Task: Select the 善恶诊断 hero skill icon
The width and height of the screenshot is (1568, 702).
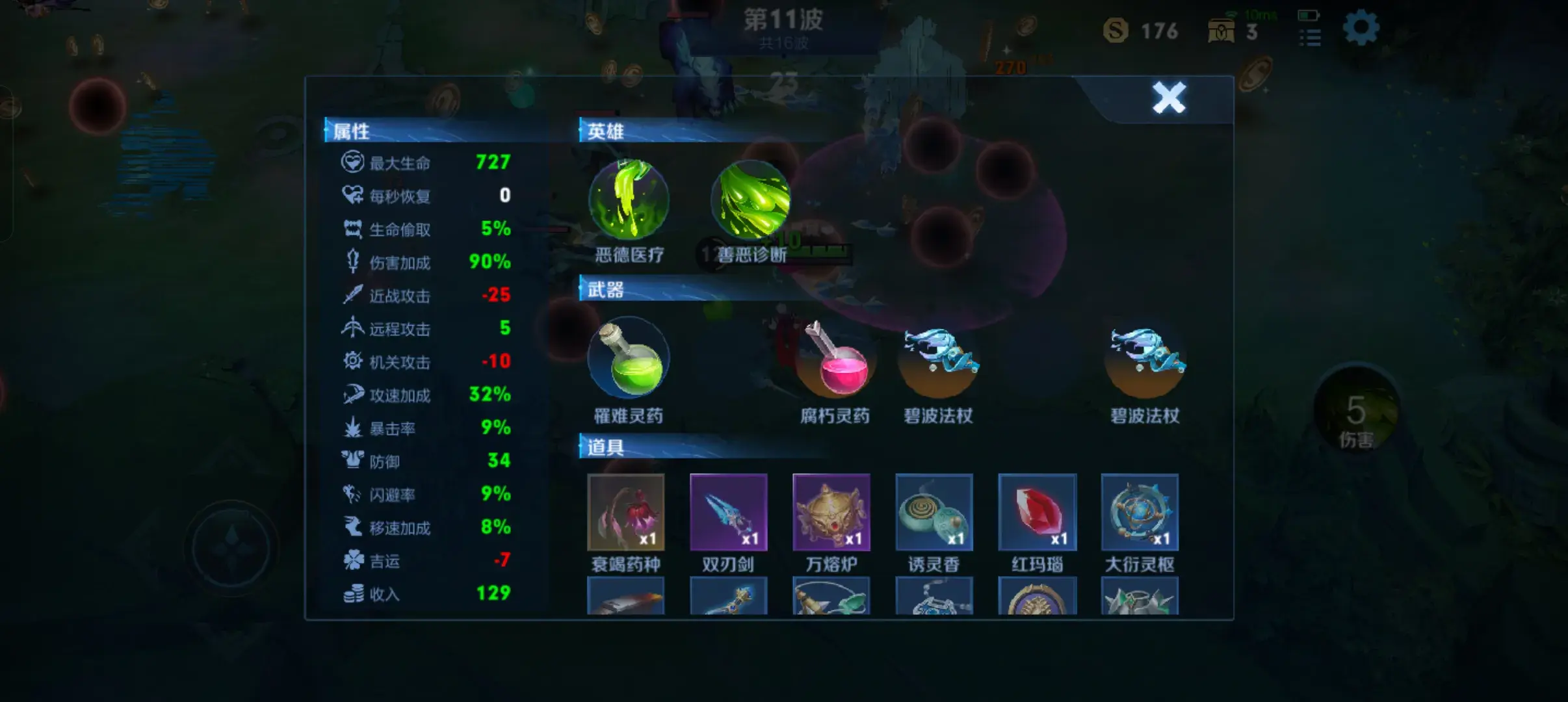Action: 751,200
